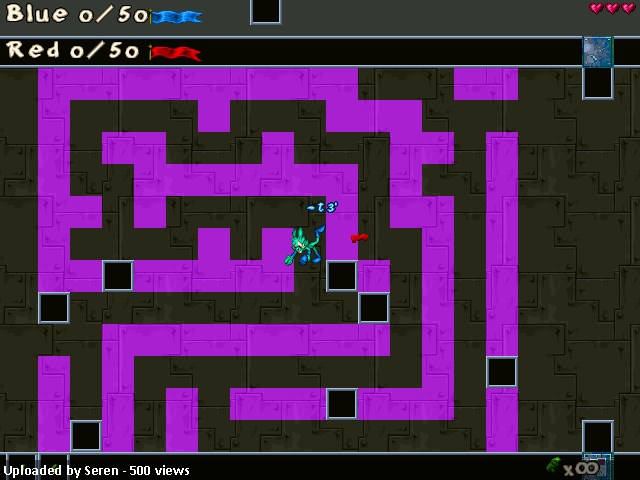The height and width of the screenshot is (480, 640).
Task: Click the red team flag icon
Action: tap(176, 52)
